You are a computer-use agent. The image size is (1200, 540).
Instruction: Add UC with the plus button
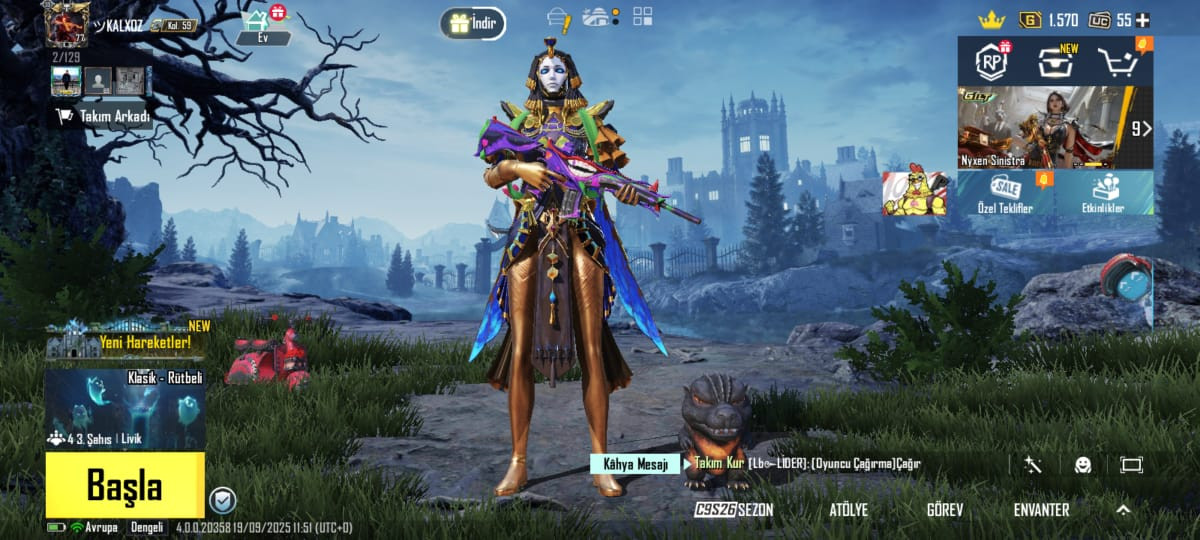(1142, 20)
